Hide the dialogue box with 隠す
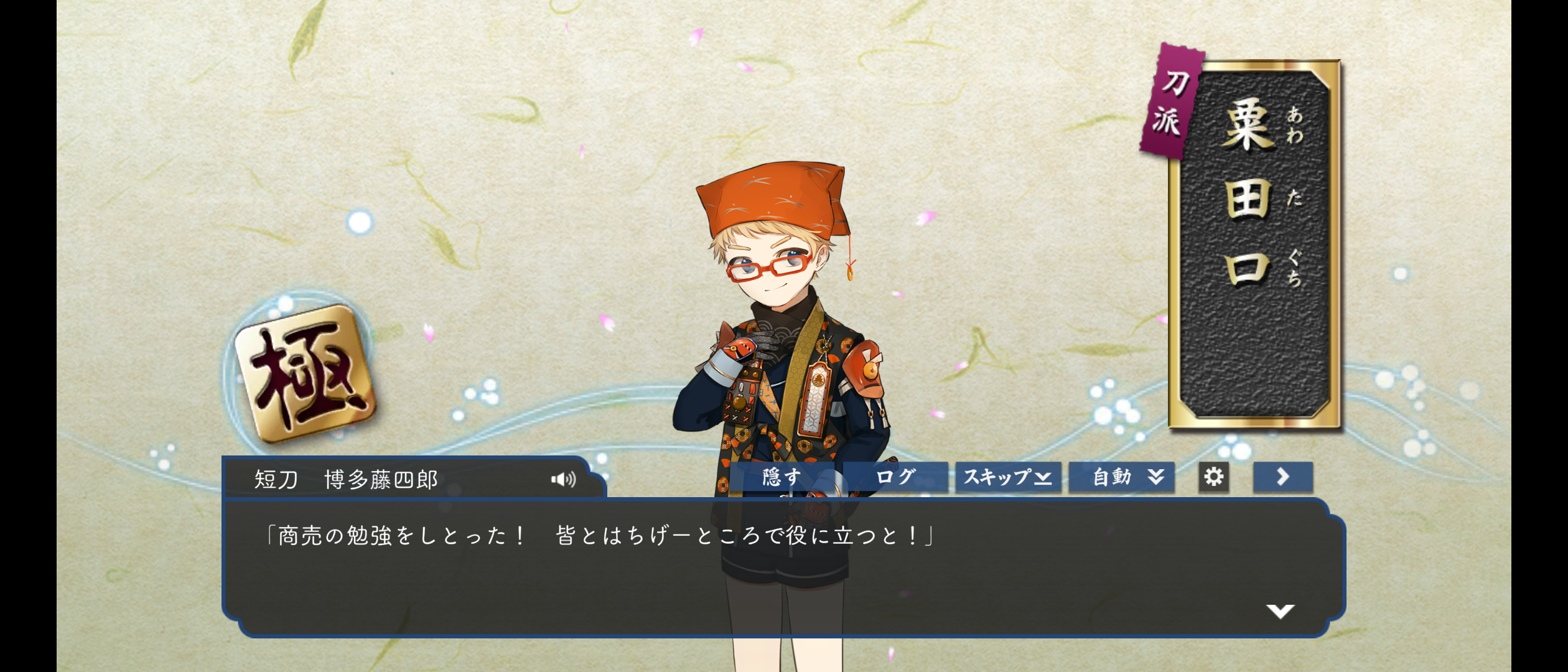Viewport: 1568px width, 672px height. pyautogui.click(x=782, y=477)
